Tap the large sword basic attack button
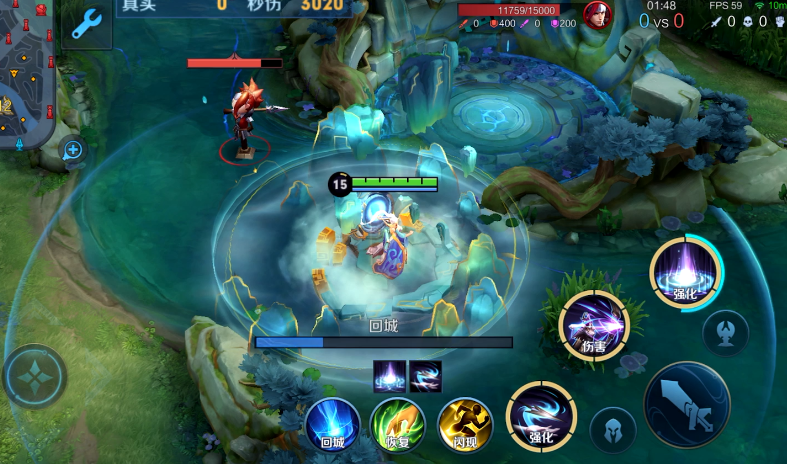This screenshot has width=787, height=464. [687, 405]
